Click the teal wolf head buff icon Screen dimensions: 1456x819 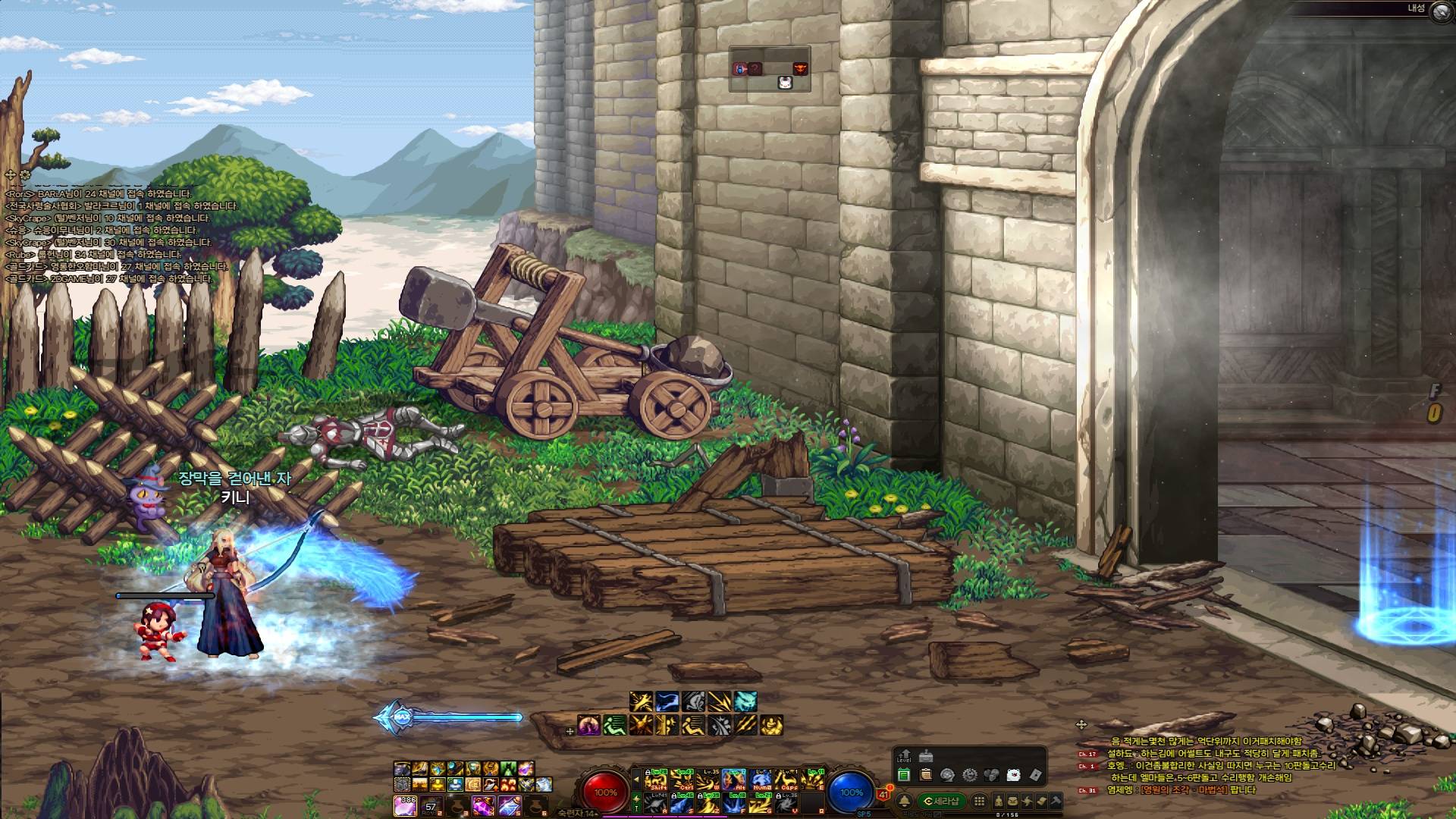745,701
